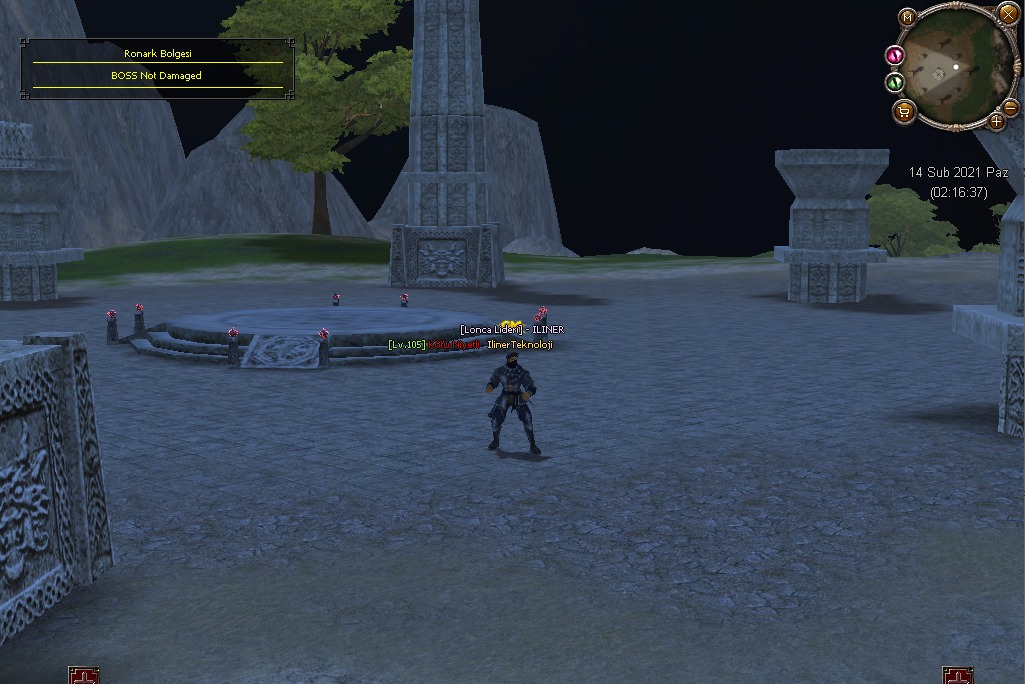Click the red icon at bottom-right corner

click(x=957, y=676)
